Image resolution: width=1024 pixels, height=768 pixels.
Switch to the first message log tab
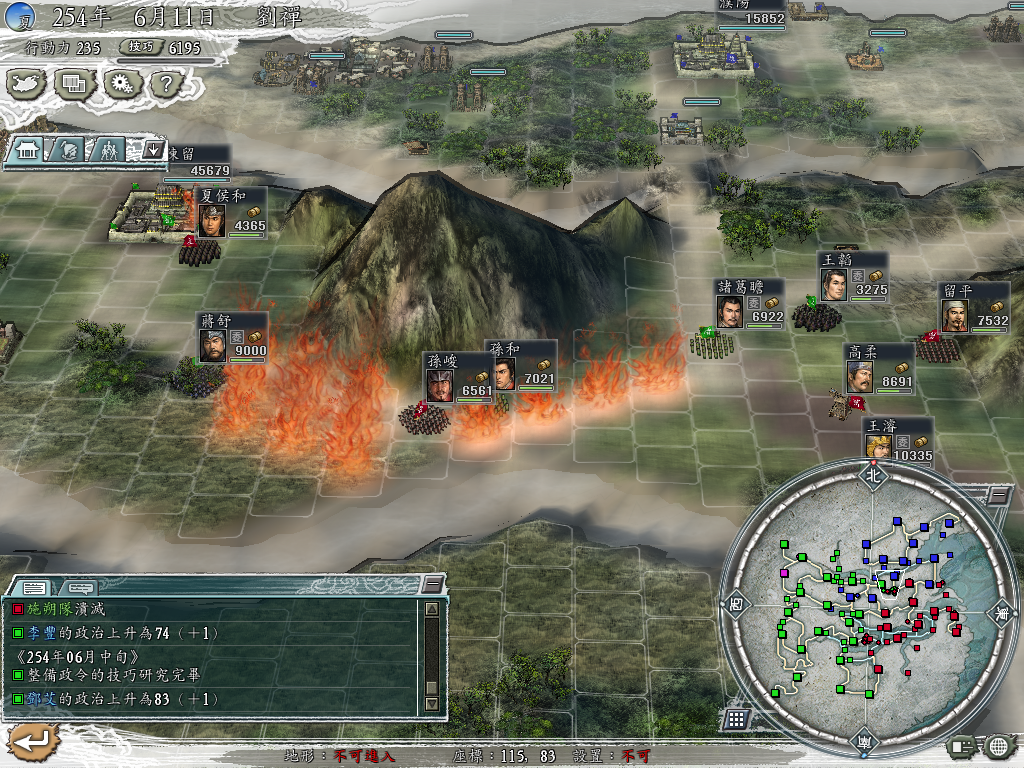[33, 587]
